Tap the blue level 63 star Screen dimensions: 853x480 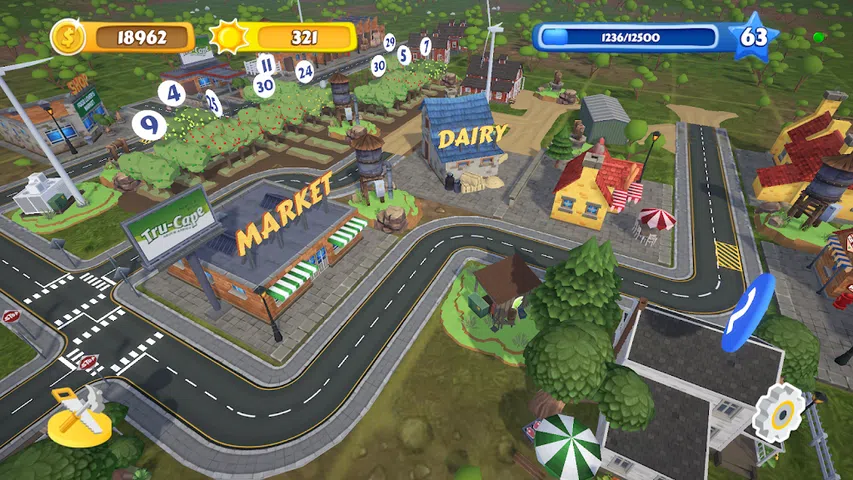[754, 38]
